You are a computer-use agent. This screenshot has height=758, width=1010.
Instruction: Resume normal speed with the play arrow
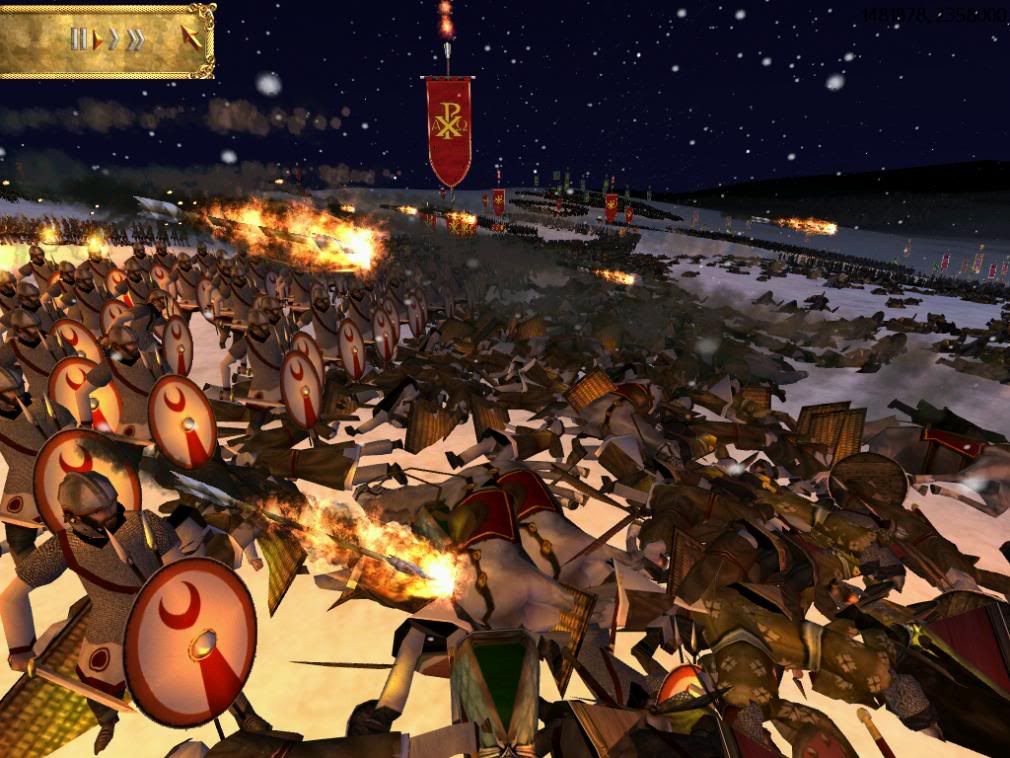click(98, 40)
